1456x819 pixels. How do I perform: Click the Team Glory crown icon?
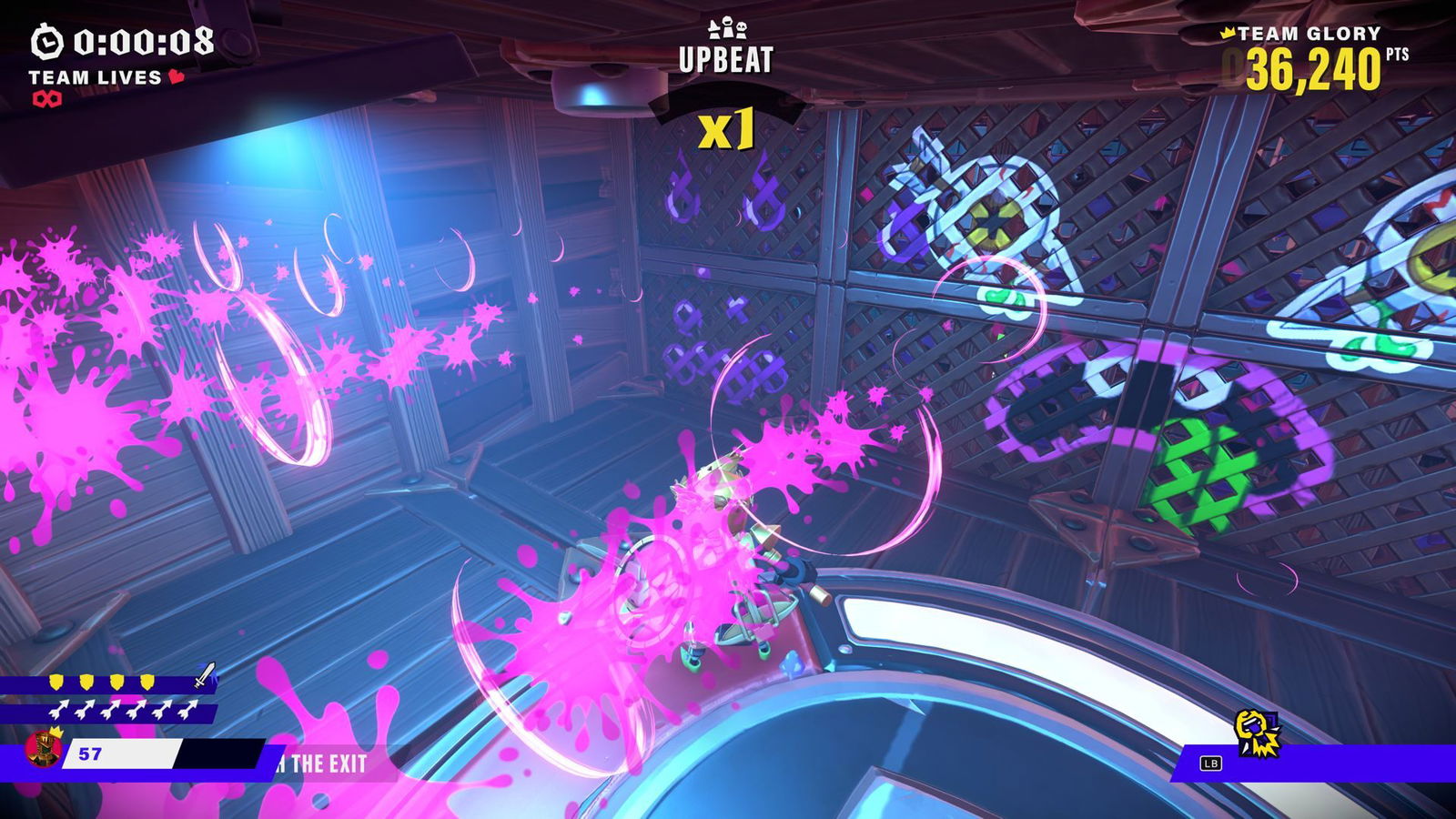coord(1228,34)
